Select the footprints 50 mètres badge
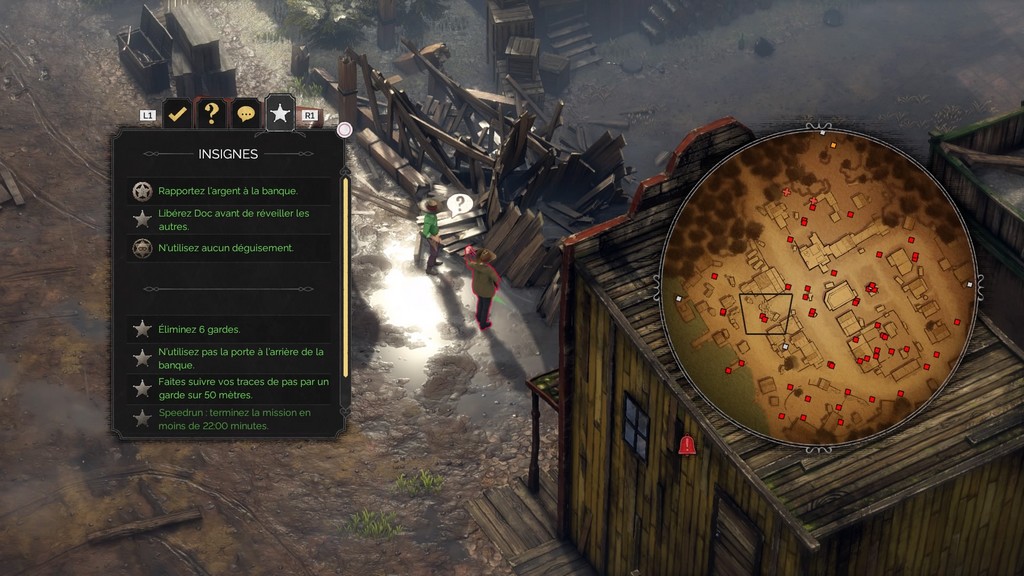This screenshot has height=576, width=1024. coord(242,388)
